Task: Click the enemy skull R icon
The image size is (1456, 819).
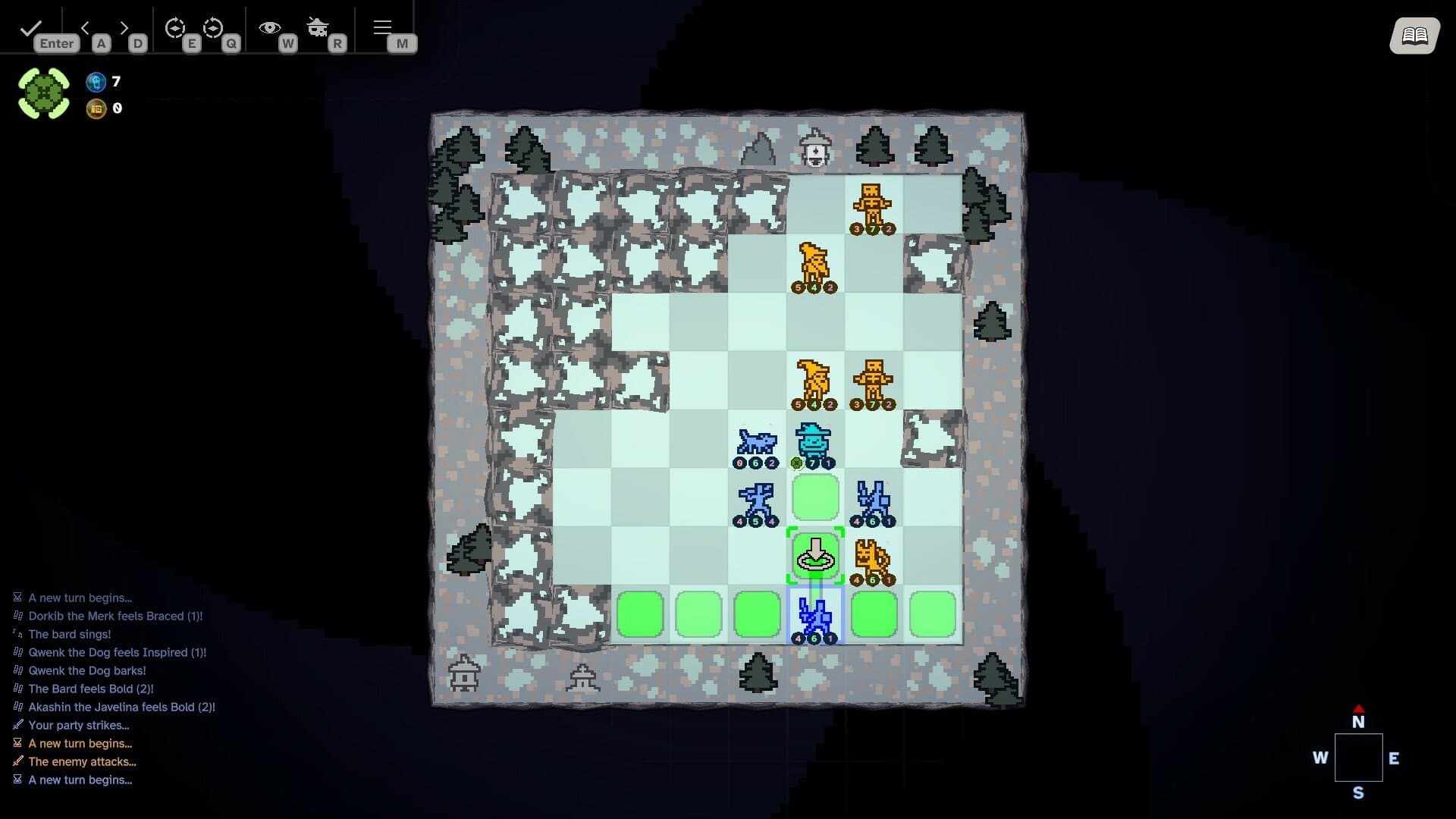Action: point(318,27)
